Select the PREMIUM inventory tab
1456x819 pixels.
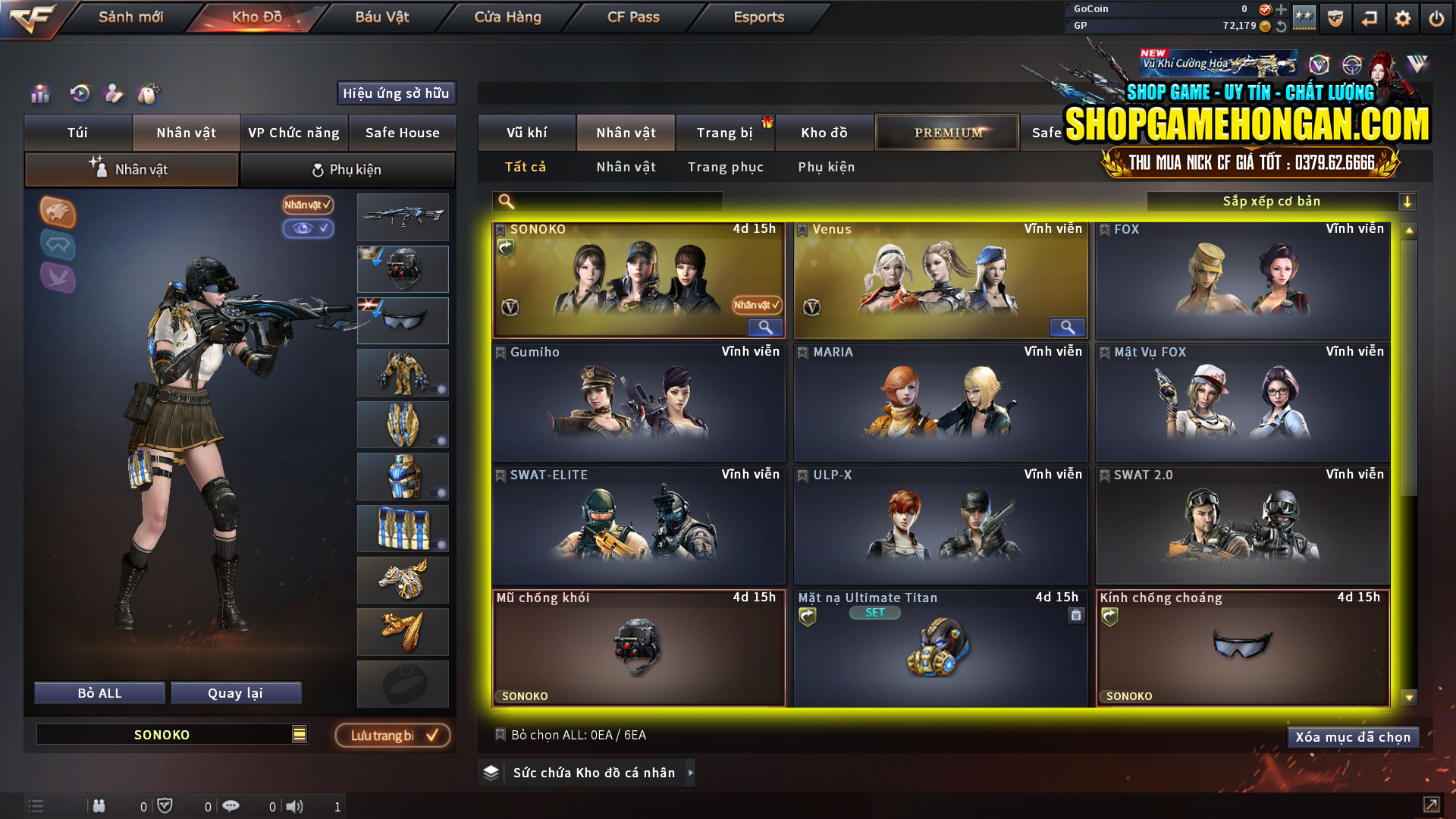coord(946,132)
